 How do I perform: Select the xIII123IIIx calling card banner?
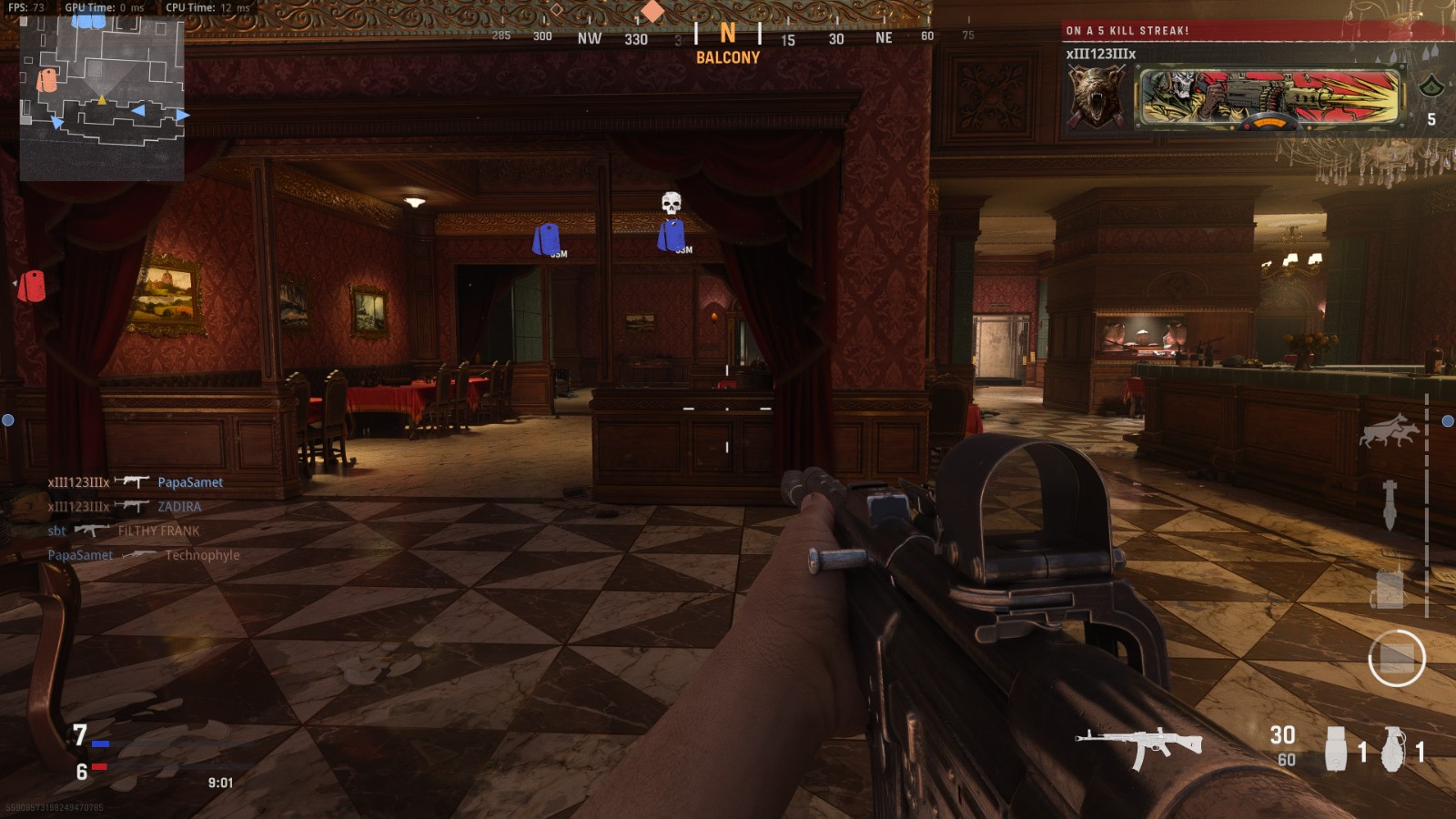coord(1270,97)
